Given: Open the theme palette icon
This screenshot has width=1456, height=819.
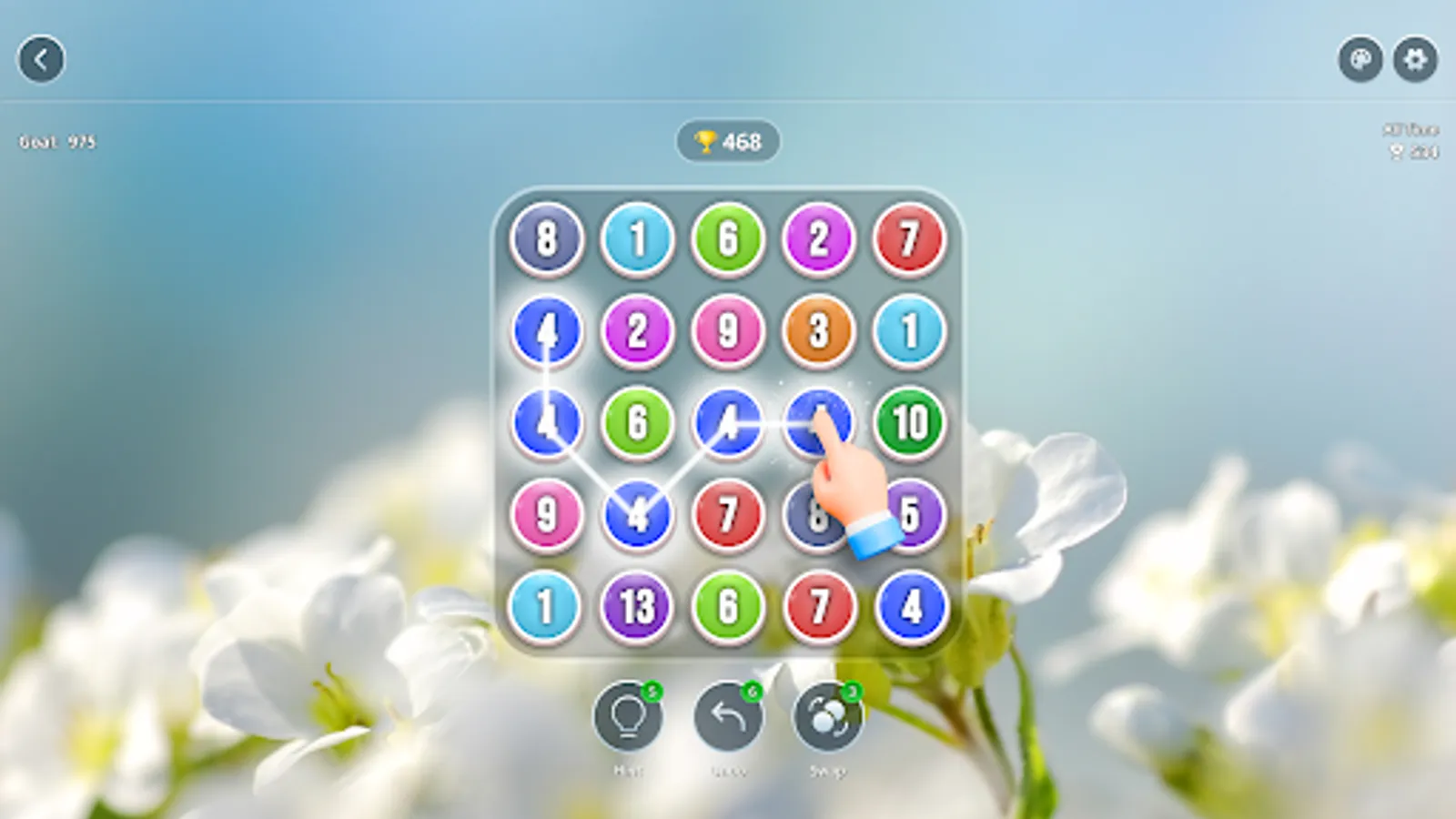Looking at the screenshot, I should pos(1360,60).
